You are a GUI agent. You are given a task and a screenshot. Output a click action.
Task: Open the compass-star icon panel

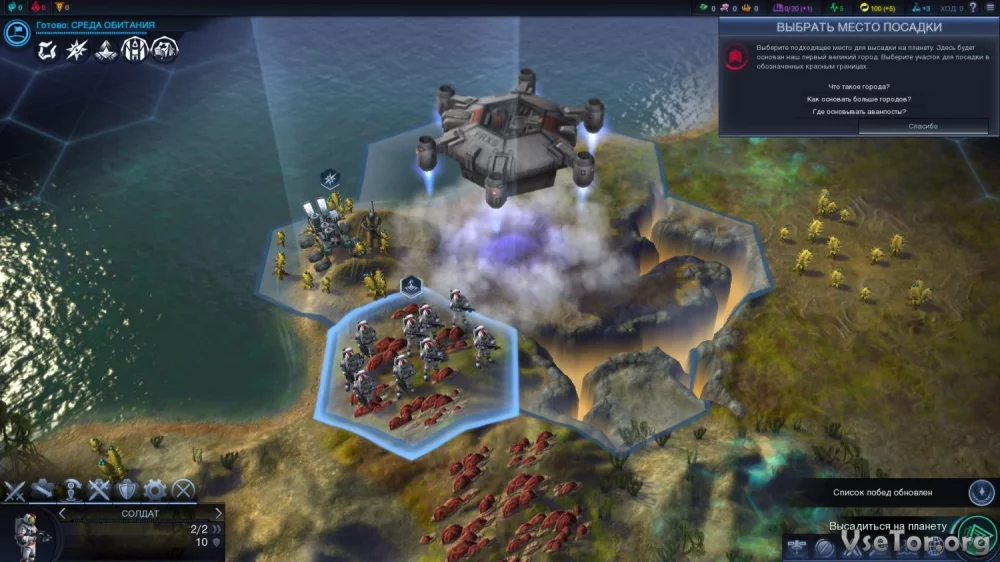[76, 50]
